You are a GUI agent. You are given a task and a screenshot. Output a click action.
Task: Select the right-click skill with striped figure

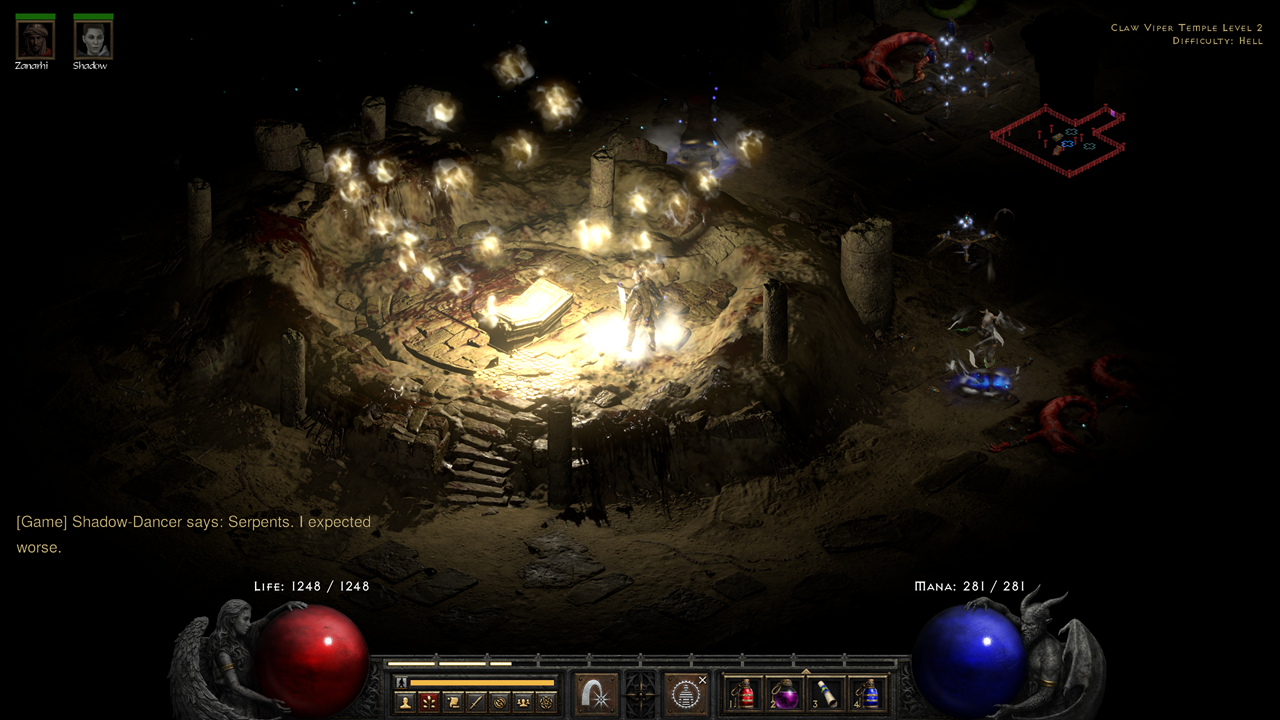tap(685, 693)
